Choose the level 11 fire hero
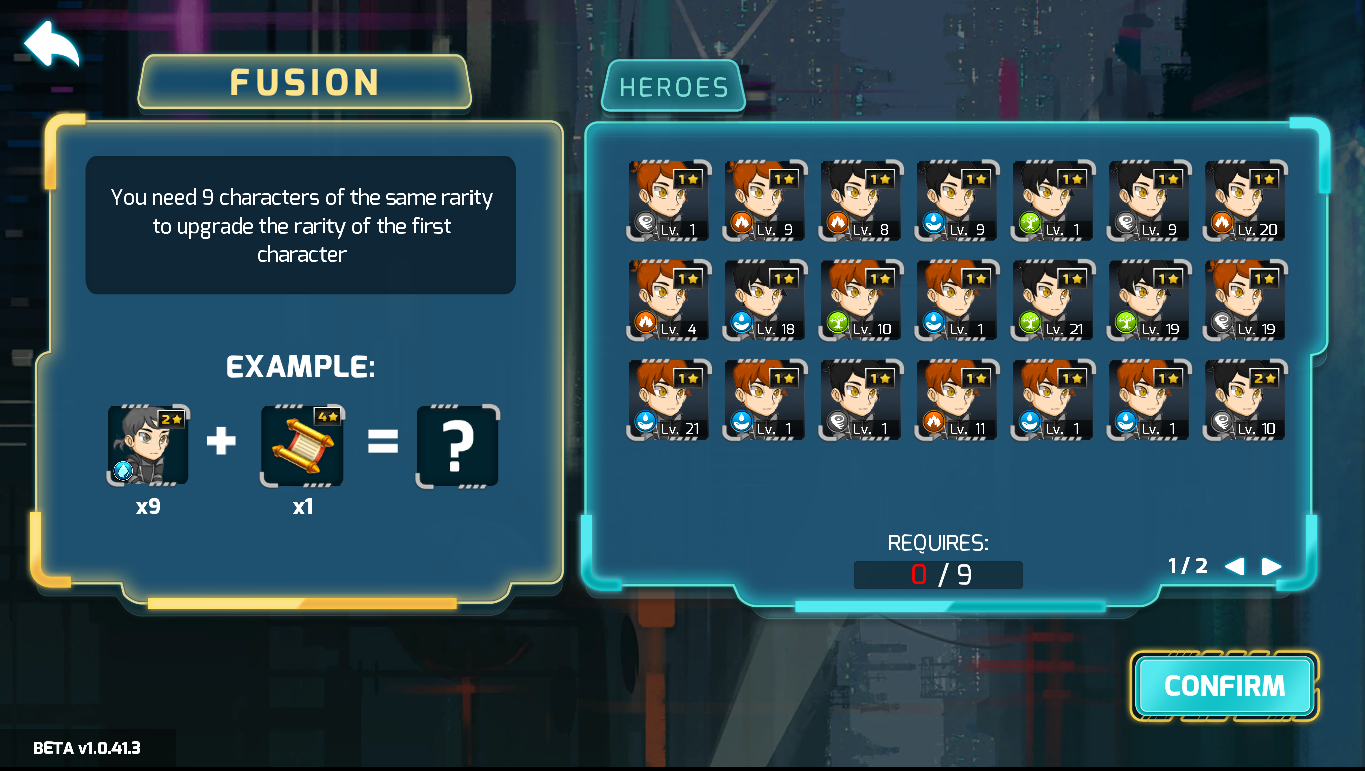Image resolution: width=1365 pixels, height=771 pixels. (957, 400)
